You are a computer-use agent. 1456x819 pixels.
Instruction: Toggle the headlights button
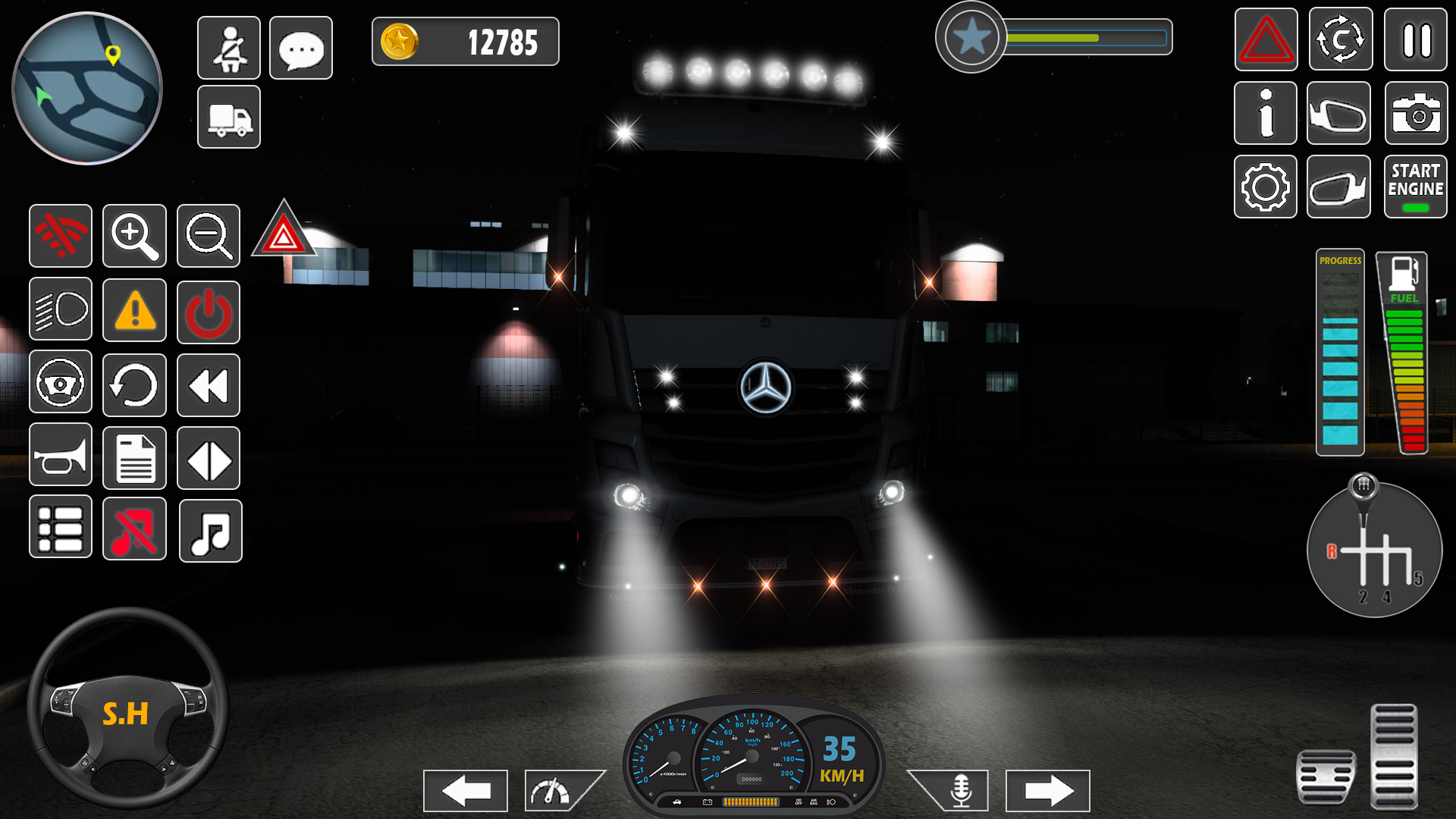point(61,309)
